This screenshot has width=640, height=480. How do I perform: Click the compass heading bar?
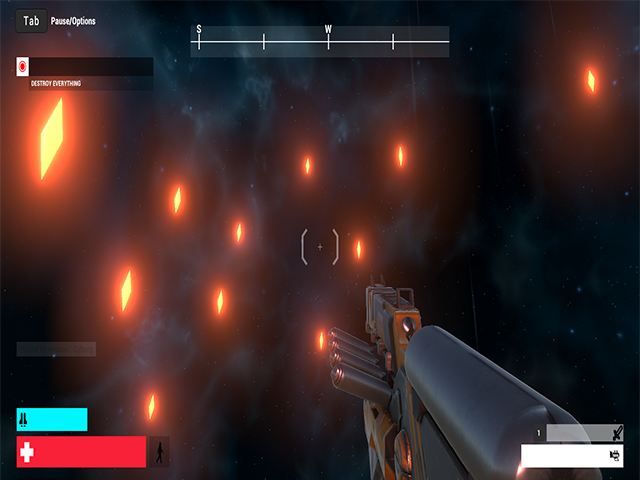coord(319,41)
